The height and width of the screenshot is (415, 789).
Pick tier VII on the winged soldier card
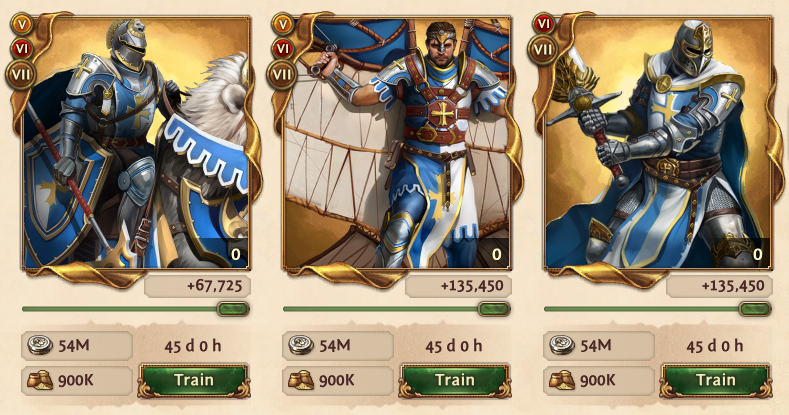click(282, 72)
